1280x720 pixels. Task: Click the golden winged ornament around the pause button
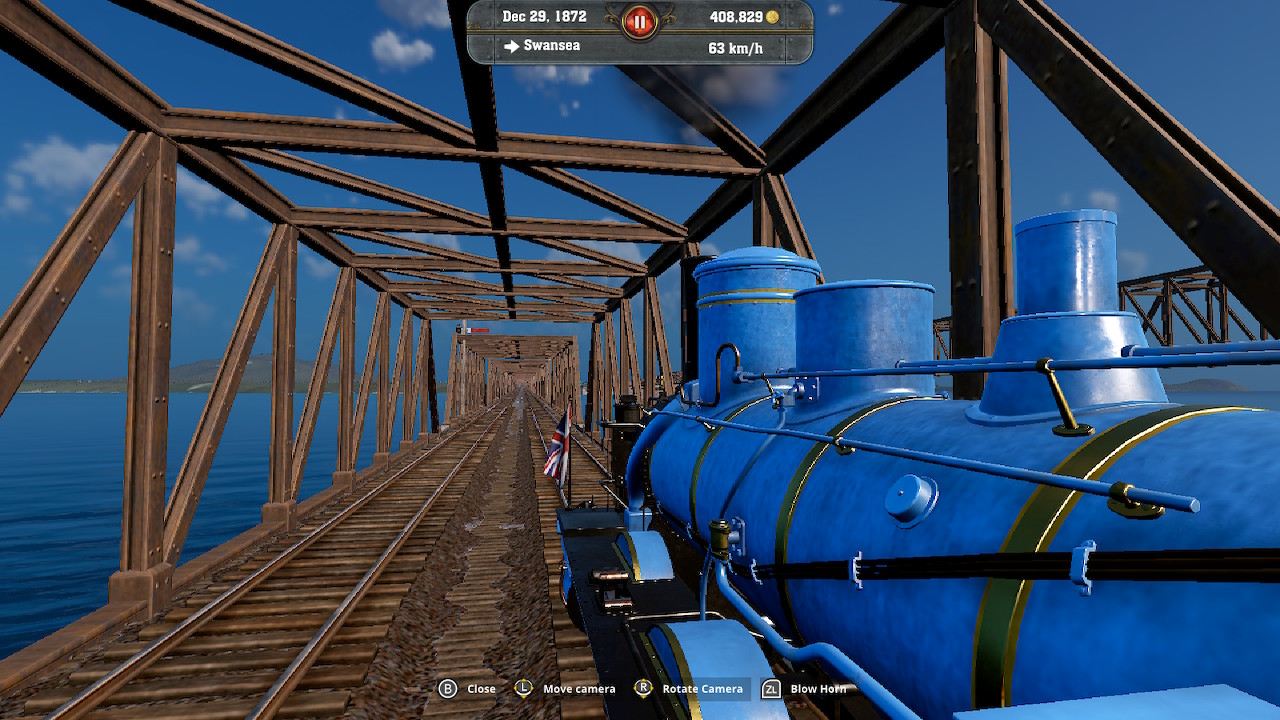point(612,18)
